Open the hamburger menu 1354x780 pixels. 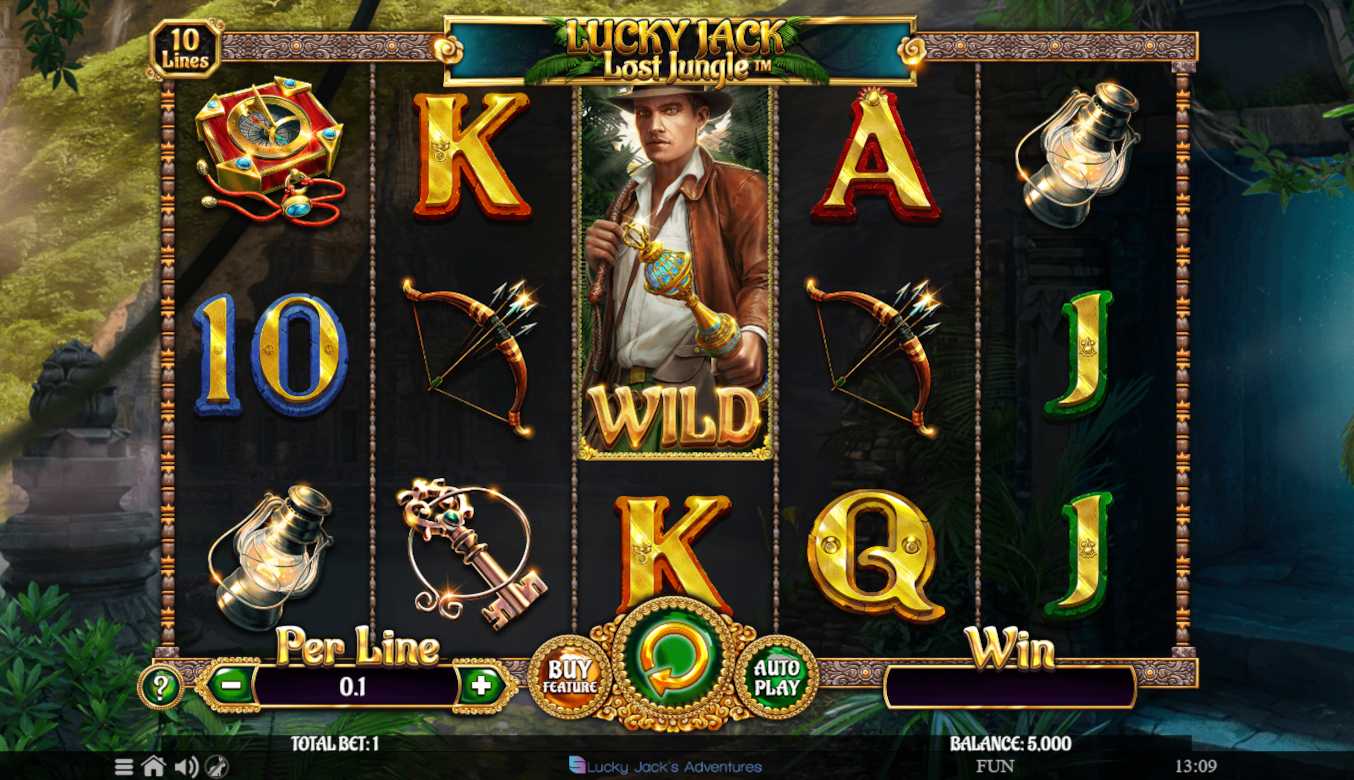point(124,767)
